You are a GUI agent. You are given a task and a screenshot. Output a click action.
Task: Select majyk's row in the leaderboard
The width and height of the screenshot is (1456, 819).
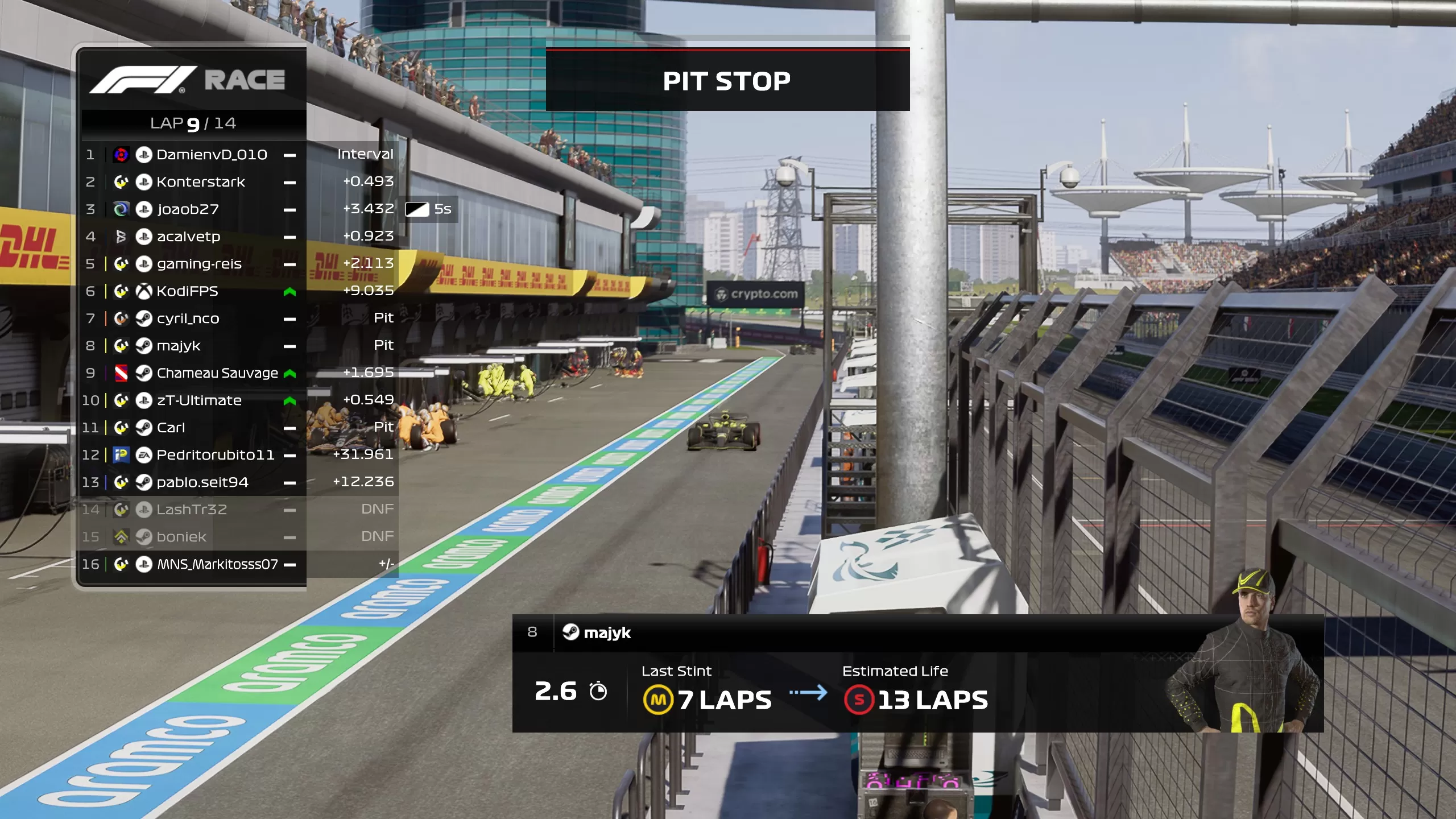click(x=179, y=346)
